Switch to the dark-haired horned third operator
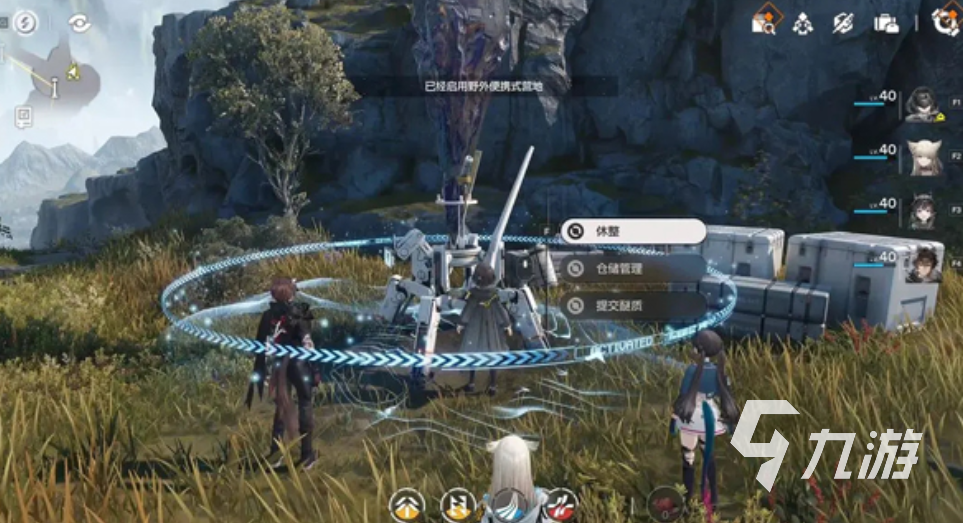 pos(923,211)
